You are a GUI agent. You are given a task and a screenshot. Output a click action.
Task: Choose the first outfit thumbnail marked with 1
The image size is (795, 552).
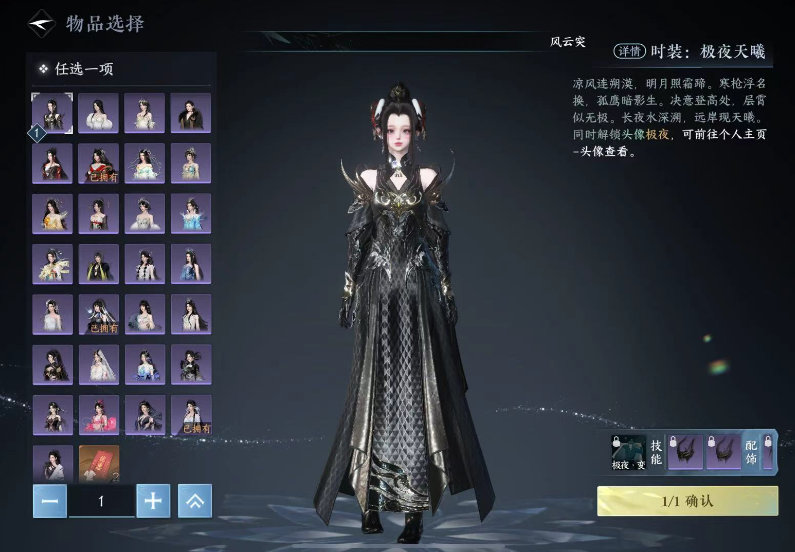tap(52, 112)
